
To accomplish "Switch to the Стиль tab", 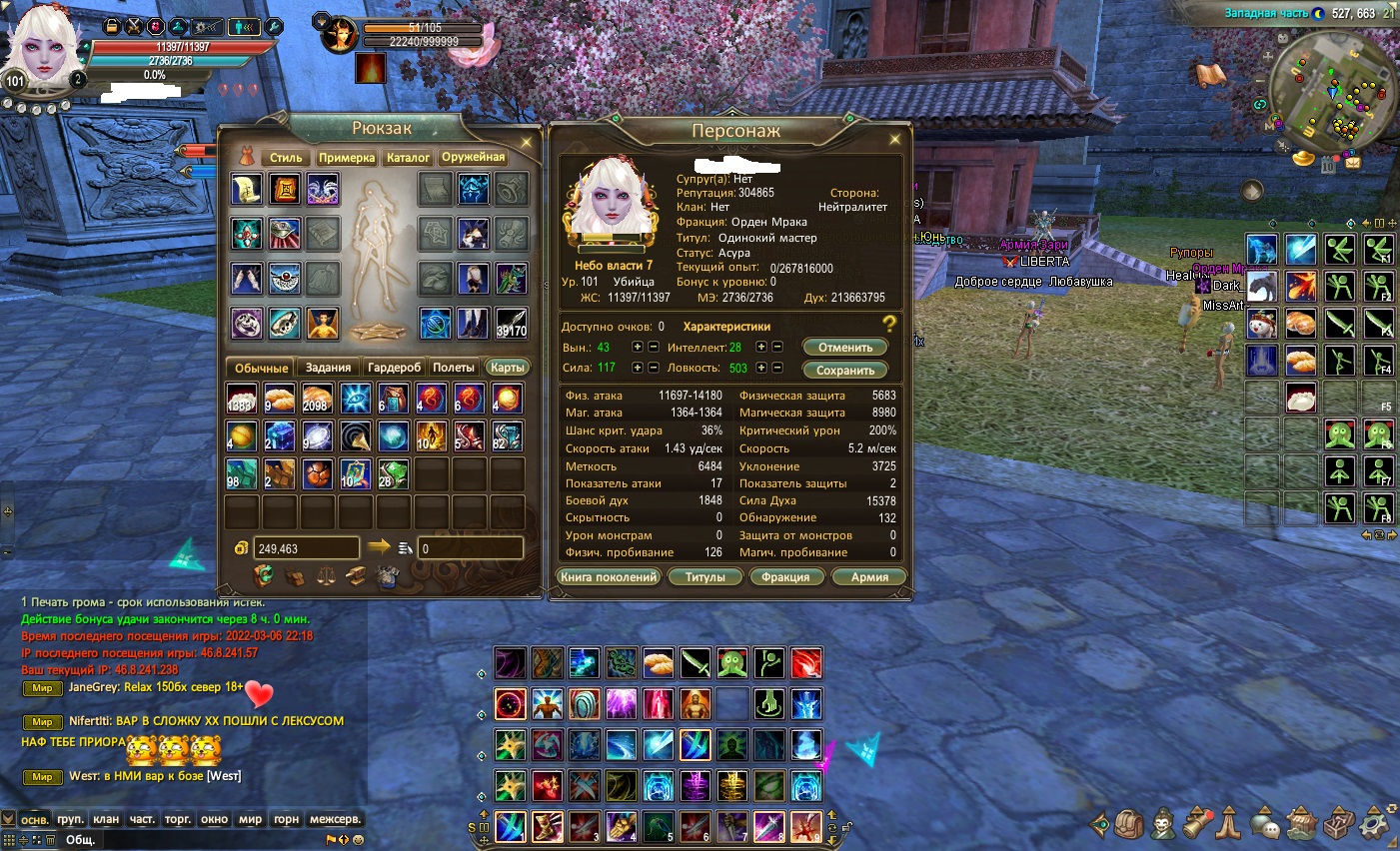I will tap(285, 158).
